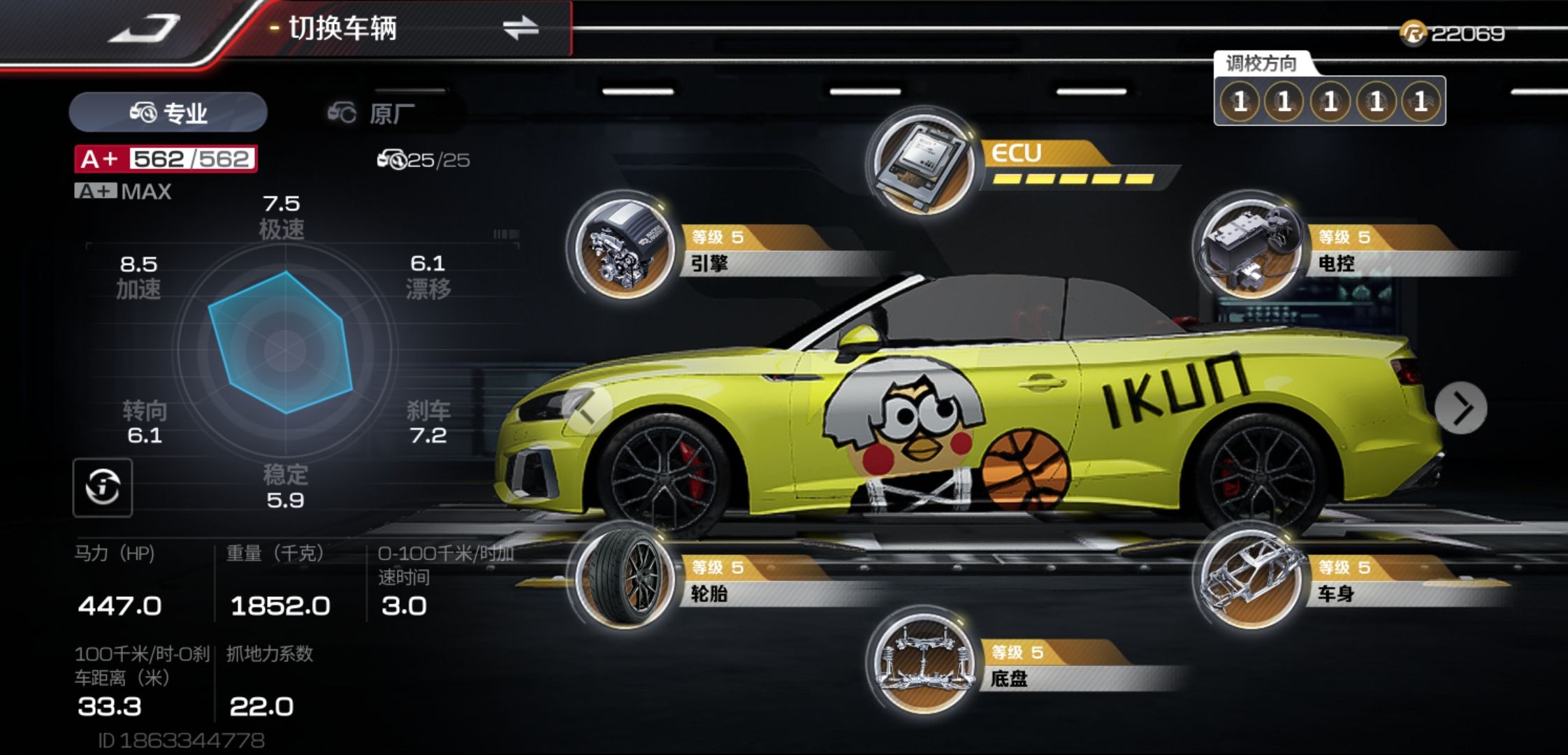Switch to the 专业 tuning tab
This screenshot has height=755, width=1568.
tap(168, 113)
